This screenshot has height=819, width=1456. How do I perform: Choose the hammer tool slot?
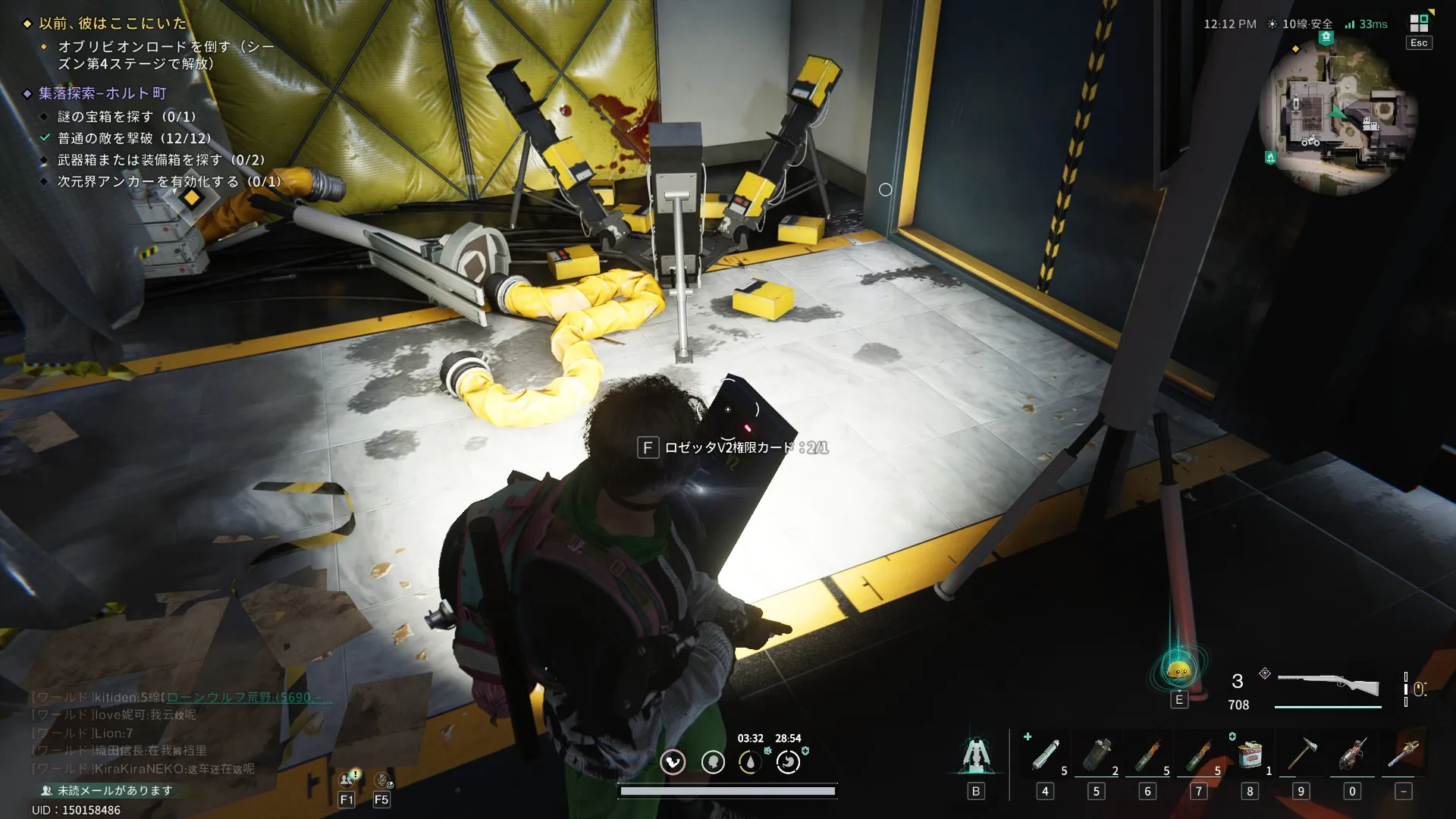click(x=1301, y=755)
